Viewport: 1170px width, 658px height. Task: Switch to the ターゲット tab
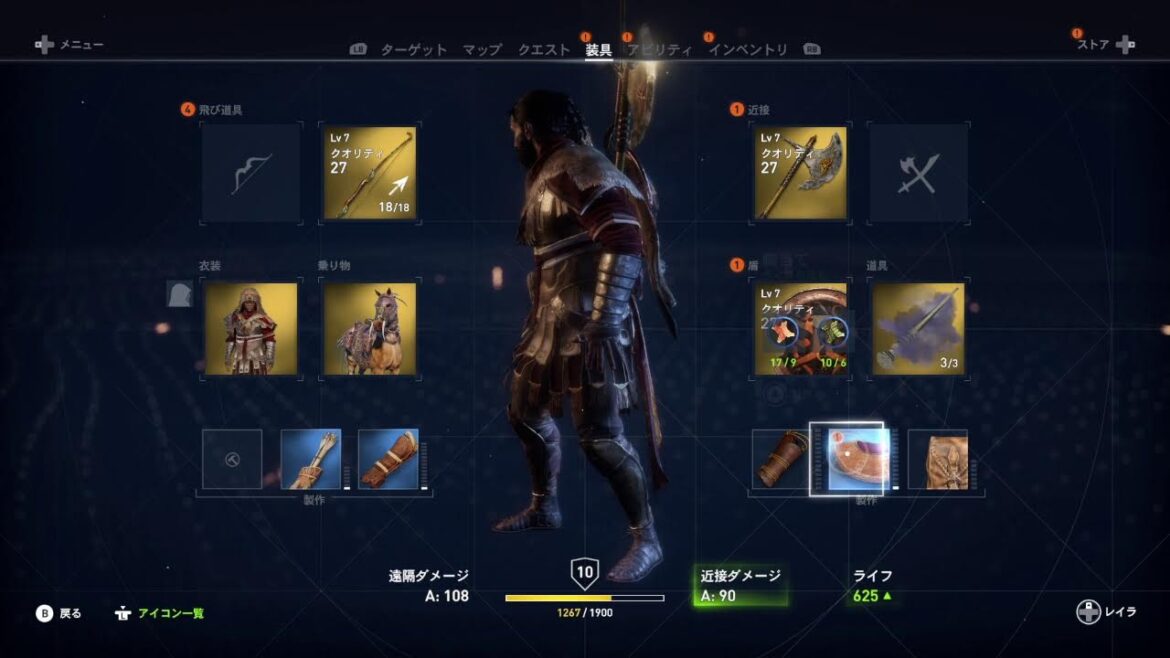[x=413, y=50]
